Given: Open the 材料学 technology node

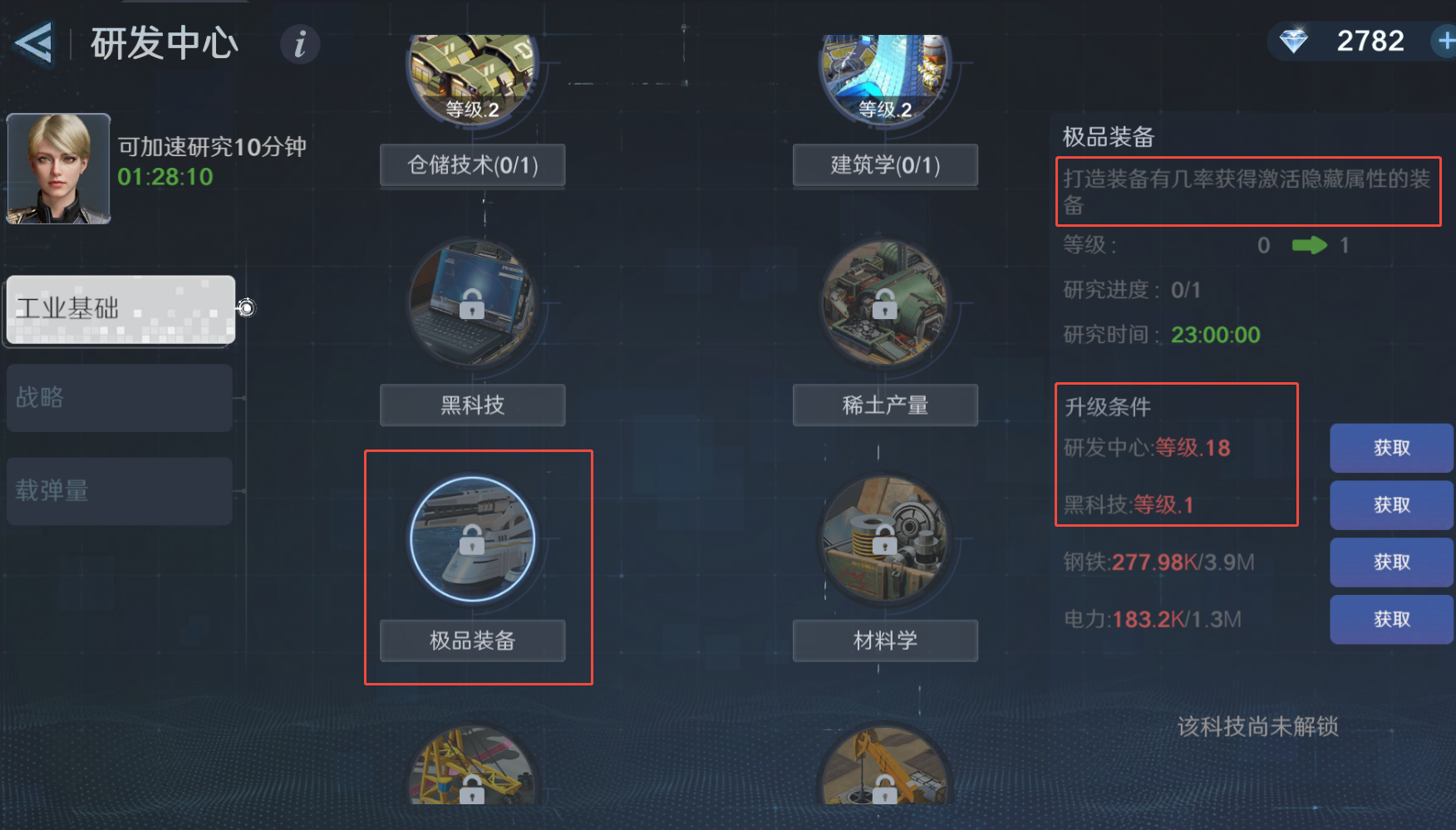Looking at the screenshot, I should tap(883, 538).
